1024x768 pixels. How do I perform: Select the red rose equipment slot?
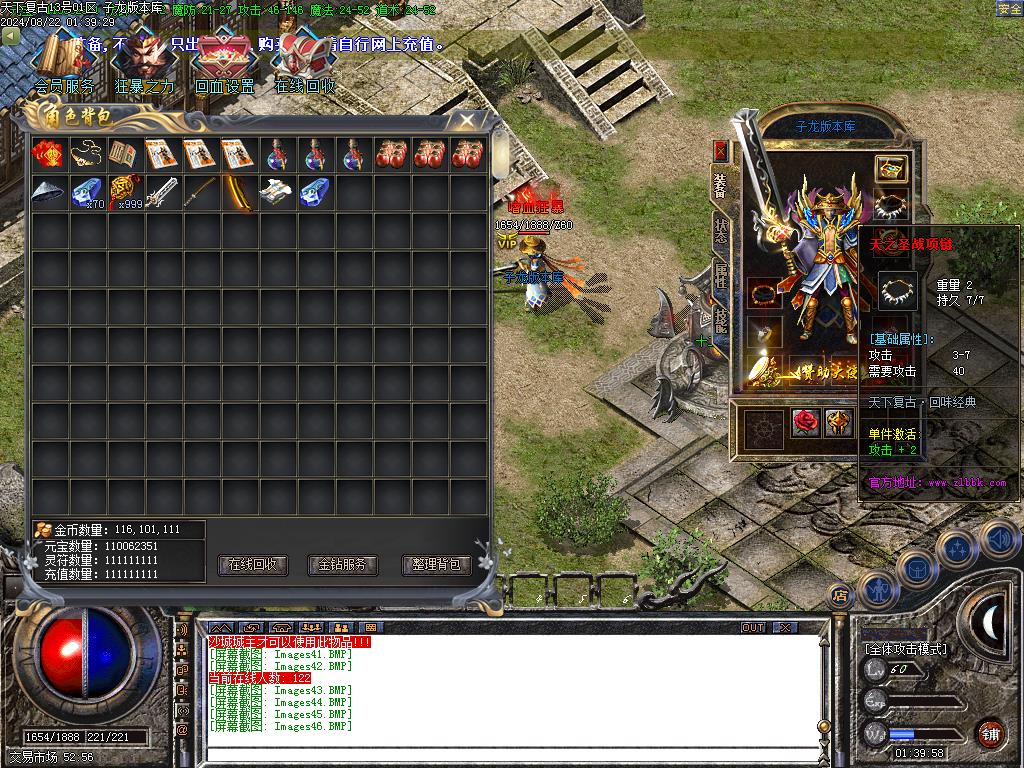pyautogui.click(x=806, y=423)
